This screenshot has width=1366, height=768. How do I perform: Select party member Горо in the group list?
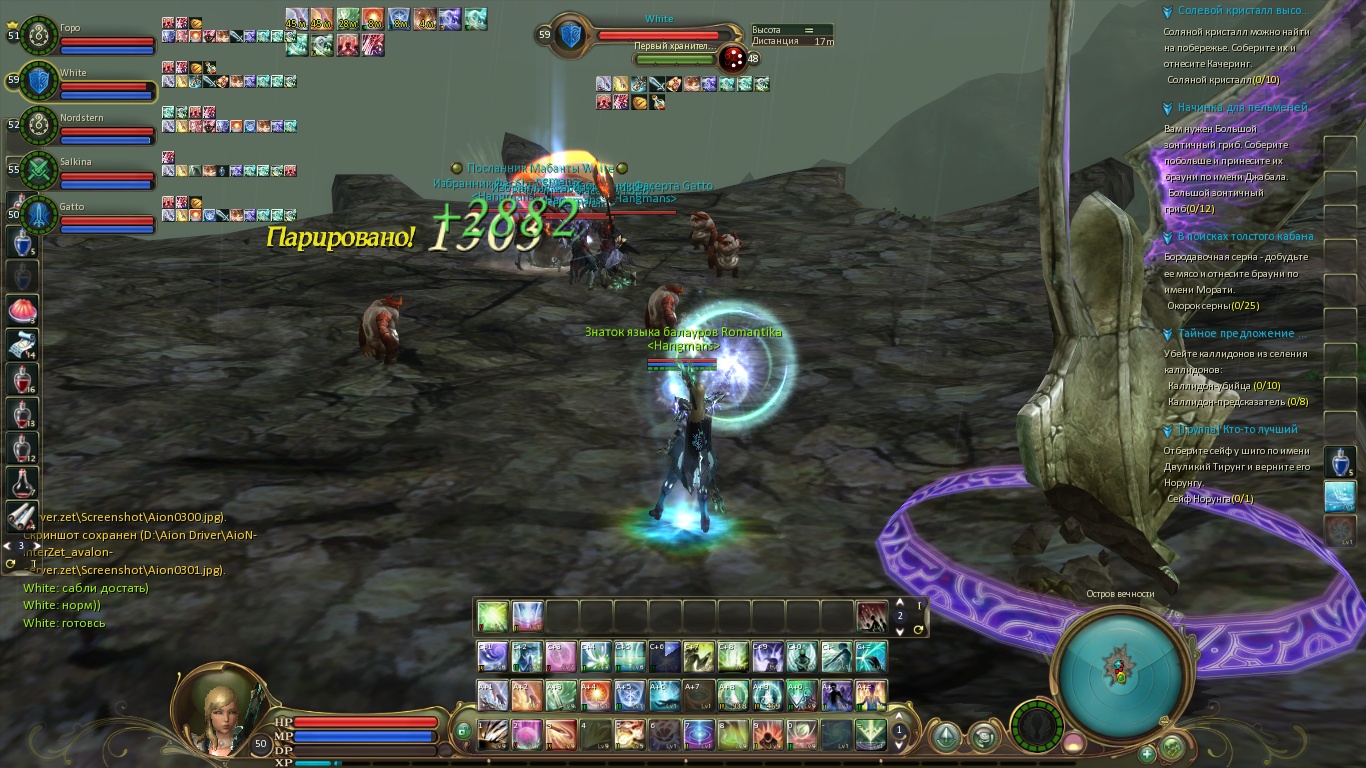38,36
